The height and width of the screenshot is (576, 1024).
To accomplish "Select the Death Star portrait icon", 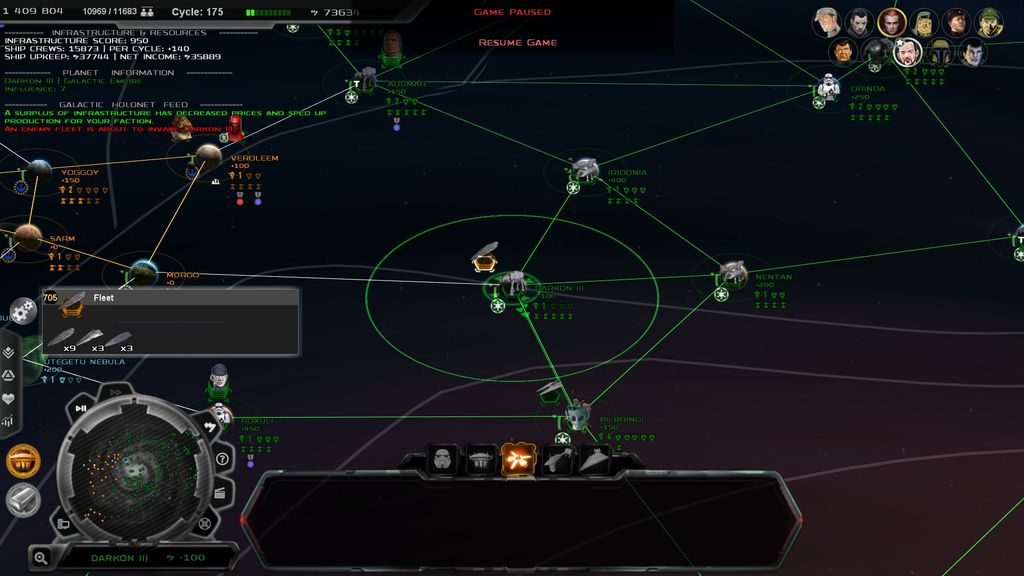I will point(876,52).
